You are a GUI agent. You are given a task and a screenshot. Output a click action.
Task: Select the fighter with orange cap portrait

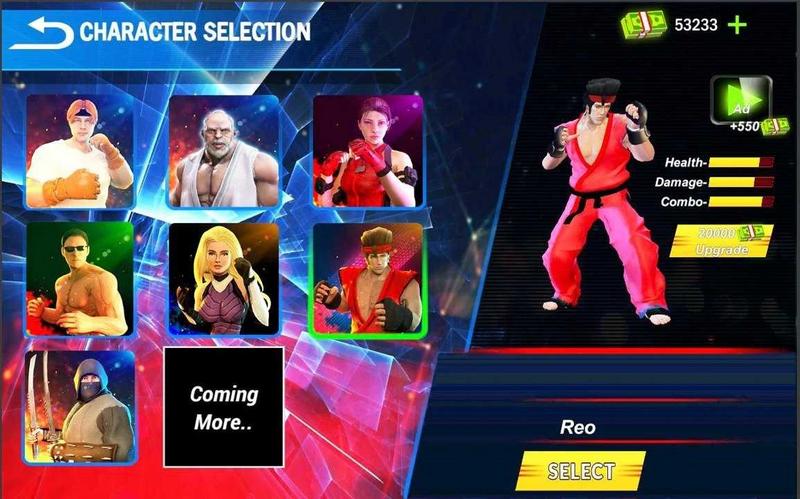79,150
